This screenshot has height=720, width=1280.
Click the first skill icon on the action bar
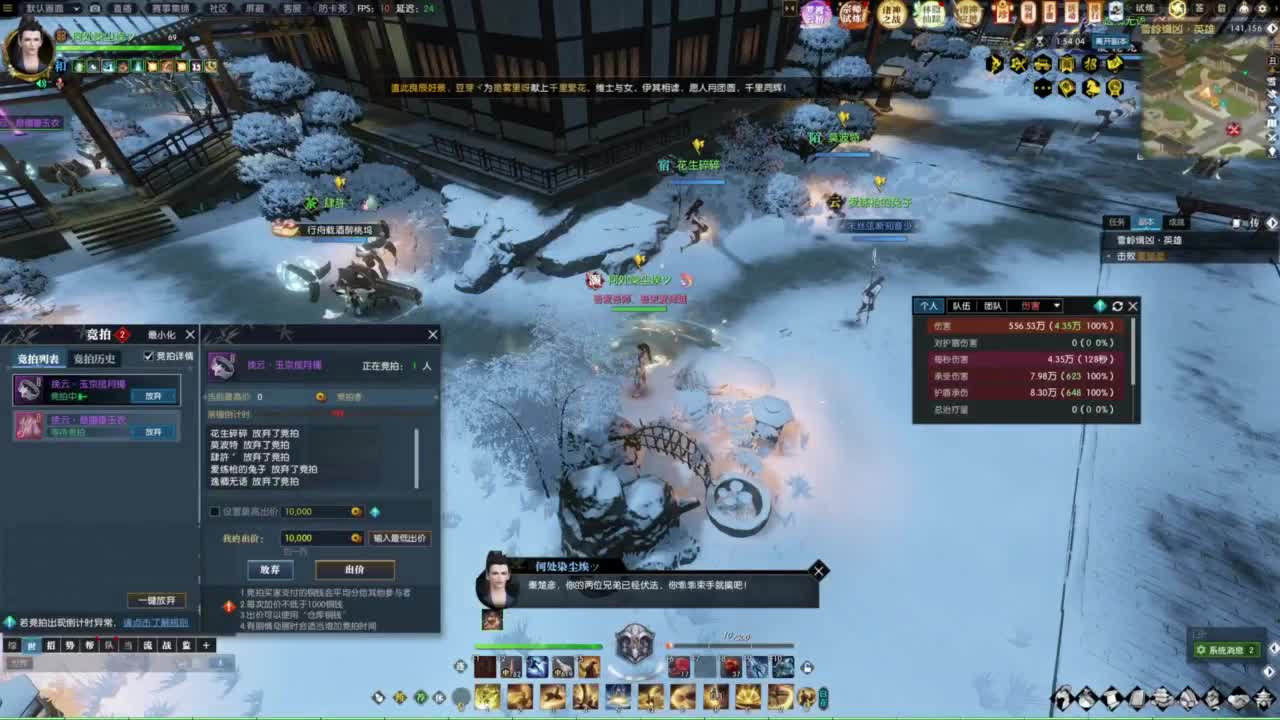point(486,666)
